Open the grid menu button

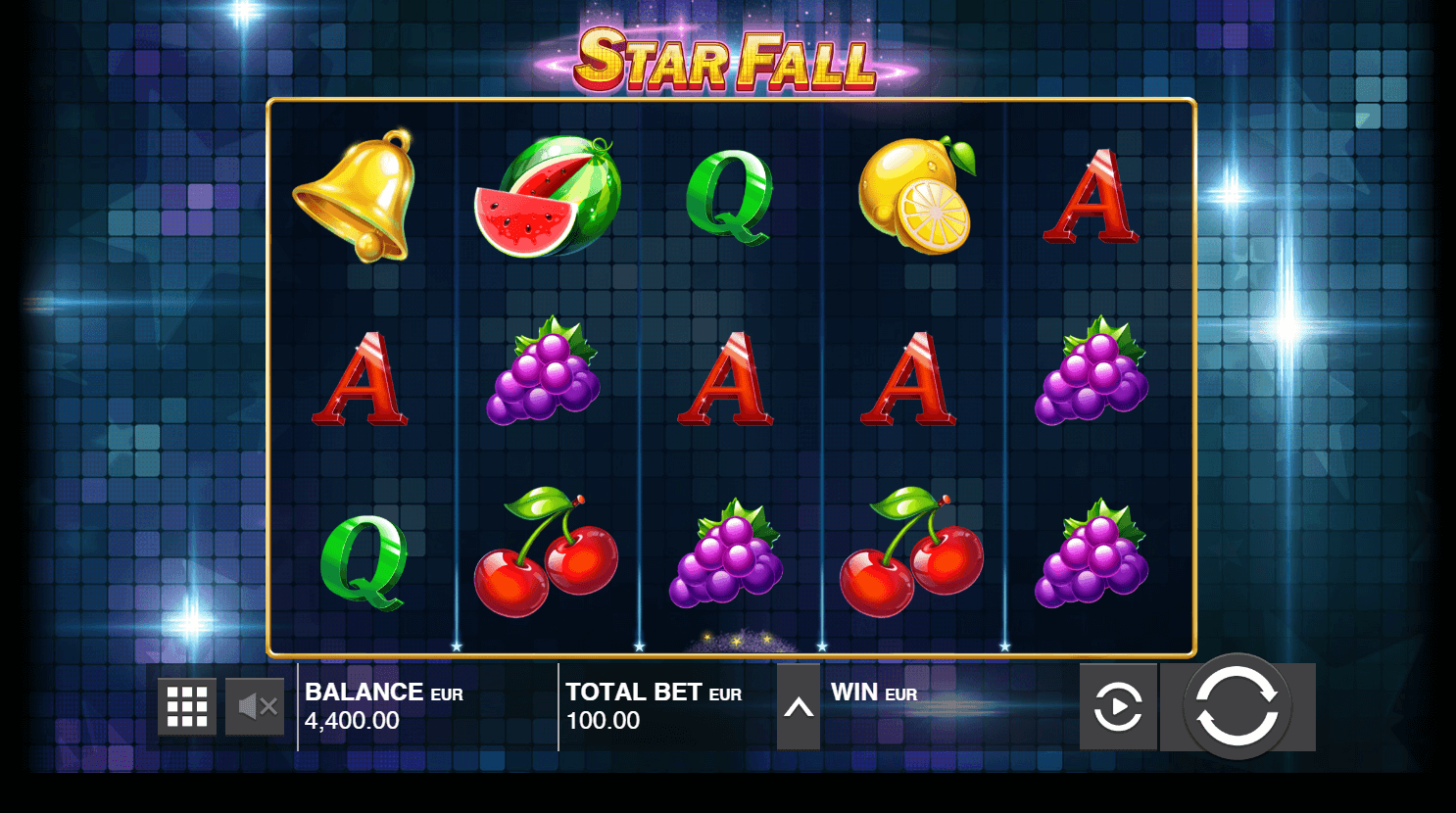tap(187, 706)
